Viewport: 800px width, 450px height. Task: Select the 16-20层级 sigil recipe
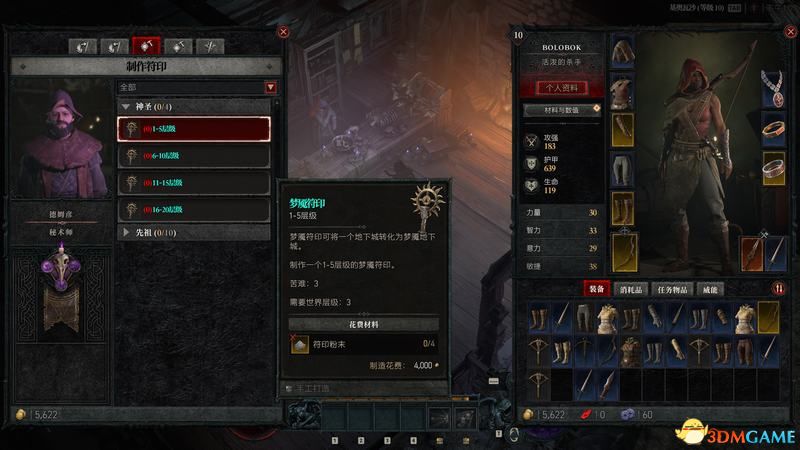(x=194, y=210)
